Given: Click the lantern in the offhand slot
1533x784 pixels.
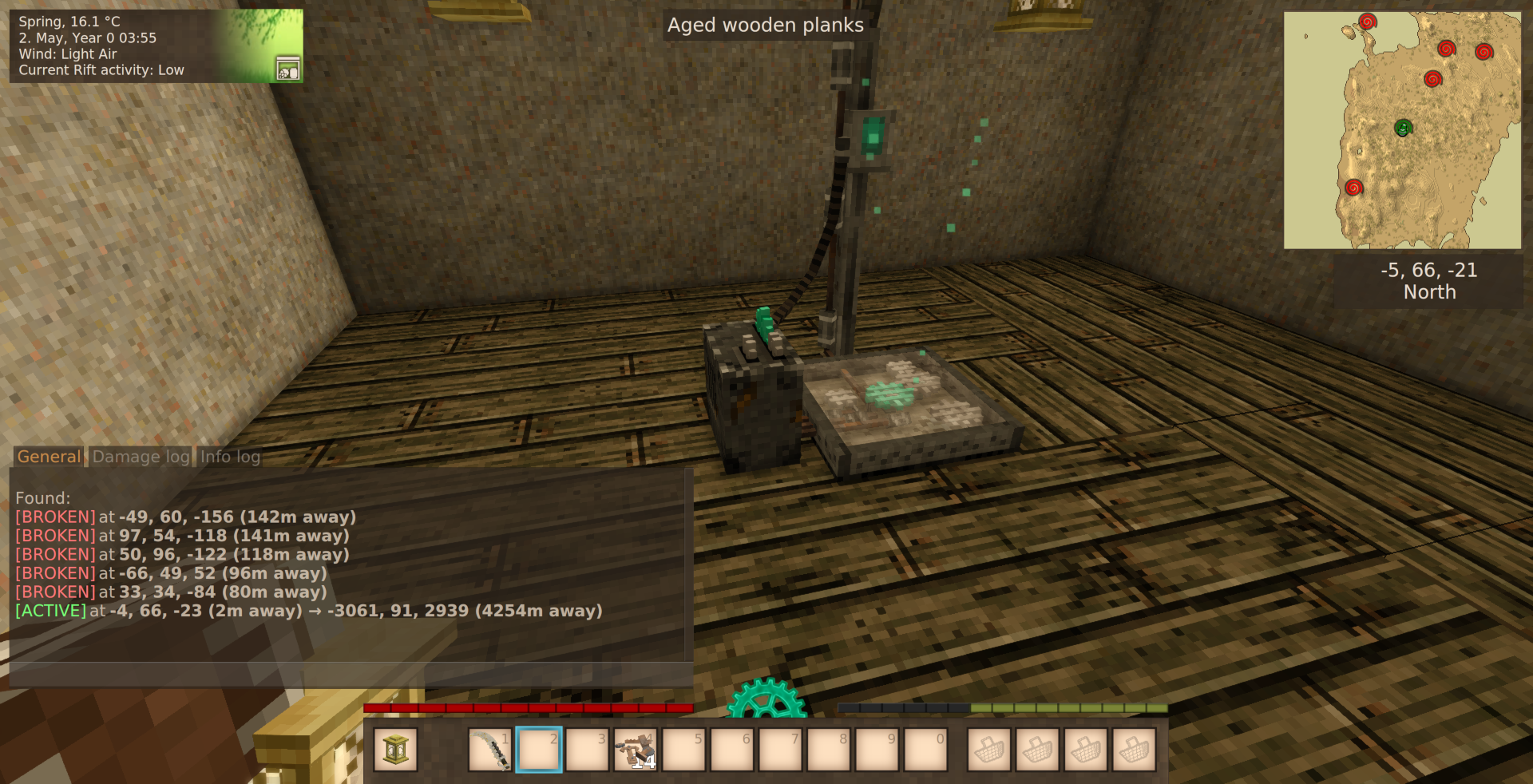Looking at the screenshot, I should [x=396, y=749].
